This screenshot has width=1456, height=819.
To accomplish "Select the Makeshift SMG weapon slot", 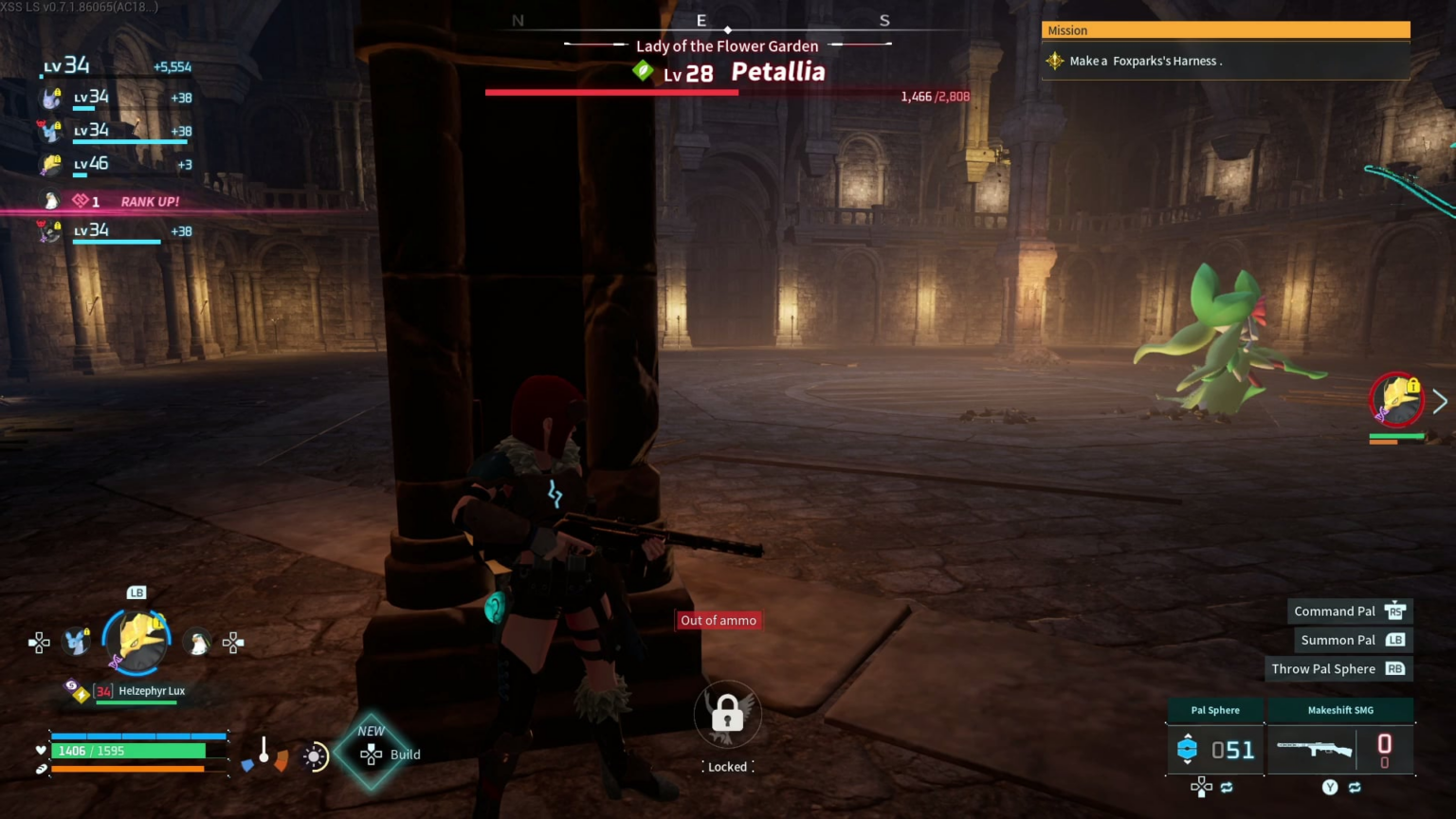I will tap(1340, 749).
